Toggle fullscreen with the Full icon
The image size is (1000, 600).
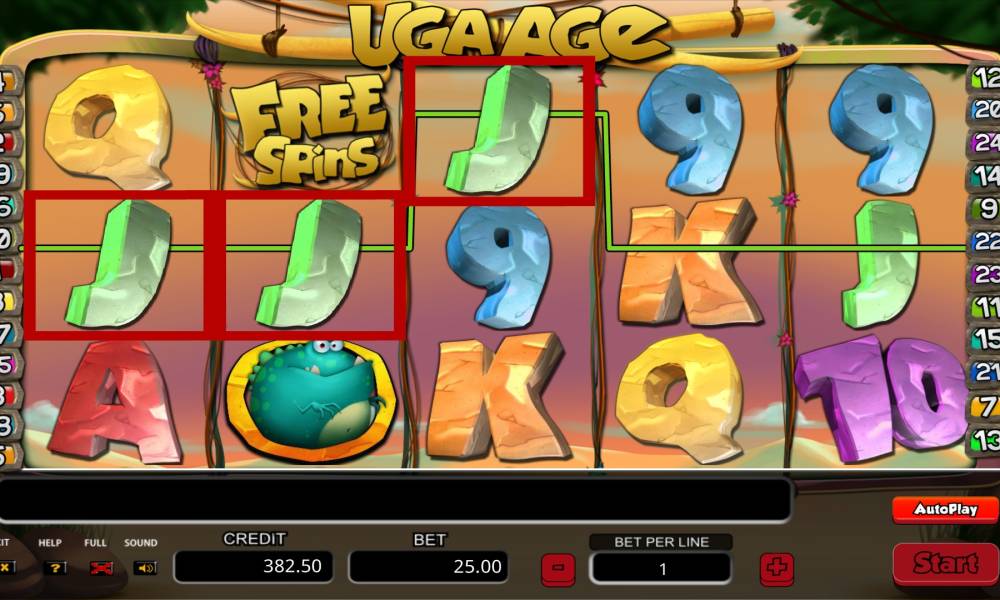coord(100,567)
